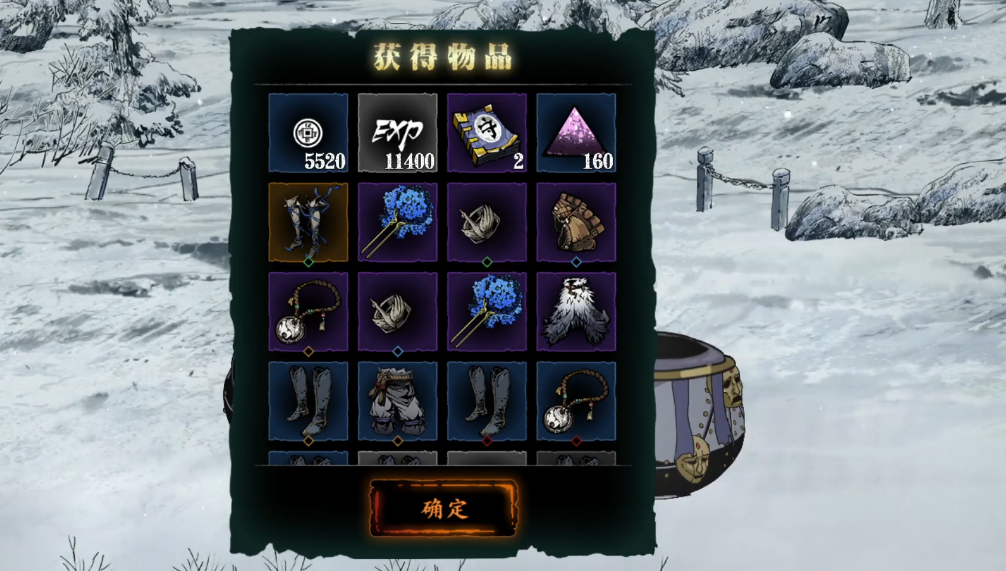Select the boots on the orange background
This screenshot has height=571, width=1006.
tap(308, 222)
